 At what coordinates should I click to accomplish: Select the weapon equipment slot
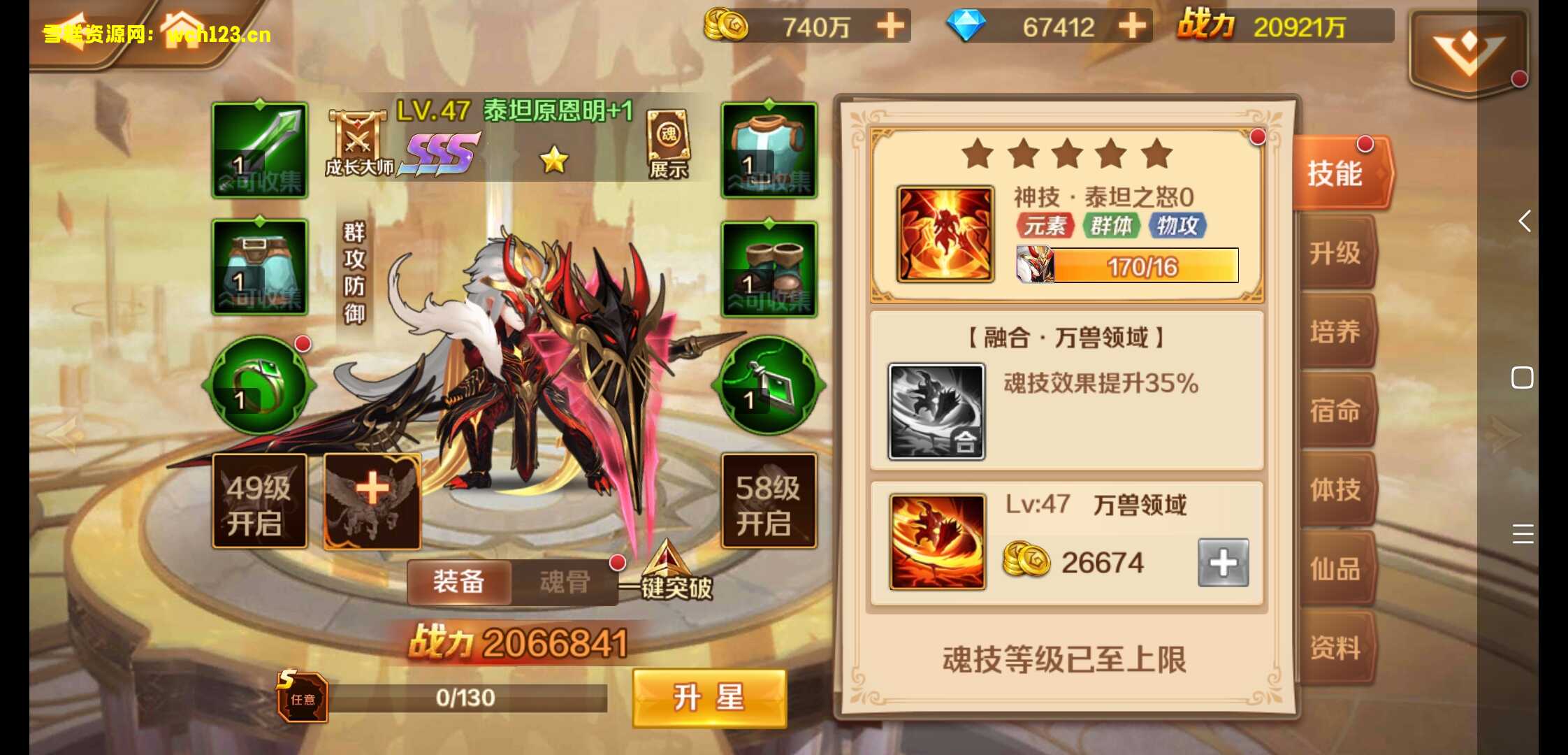click(259, 147)
